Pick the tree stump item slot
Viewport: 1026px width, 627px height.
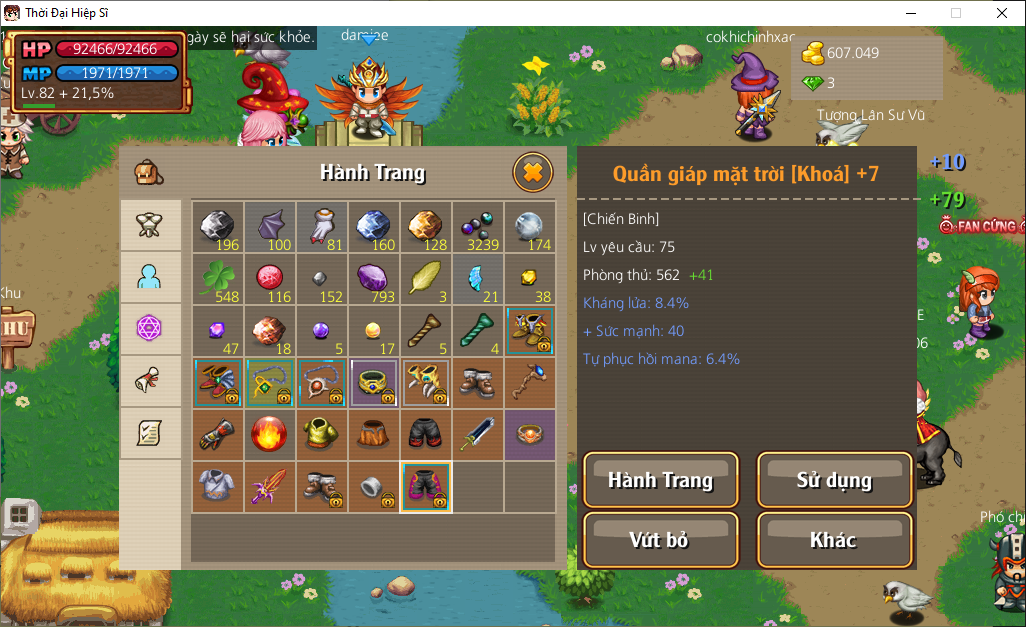click(373, 435)
